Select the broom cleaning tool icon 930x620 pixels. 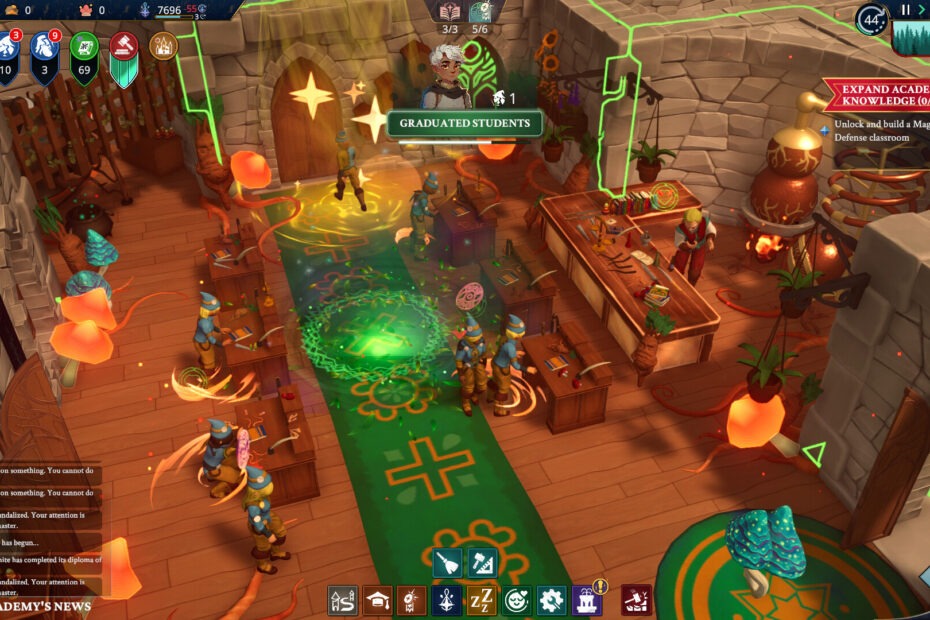(448, 563)
